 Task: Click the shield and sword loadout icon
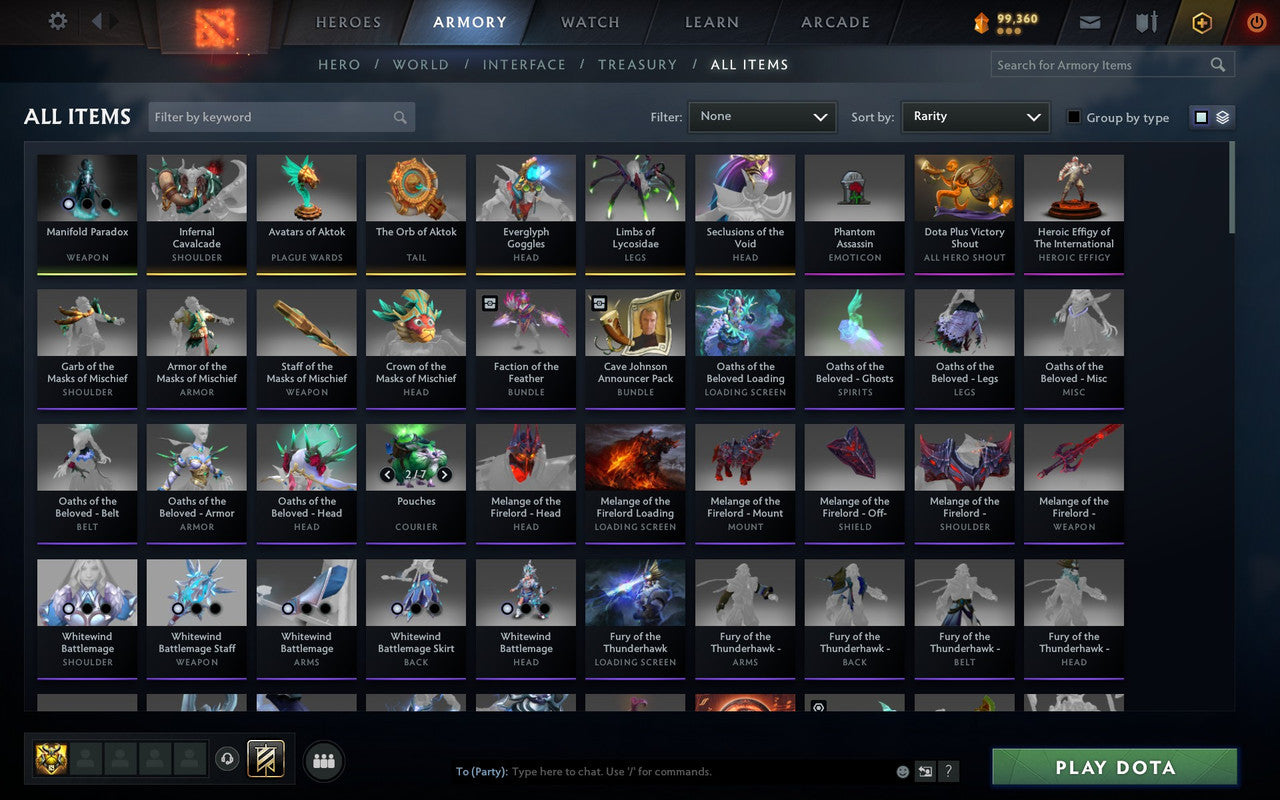1145,21
